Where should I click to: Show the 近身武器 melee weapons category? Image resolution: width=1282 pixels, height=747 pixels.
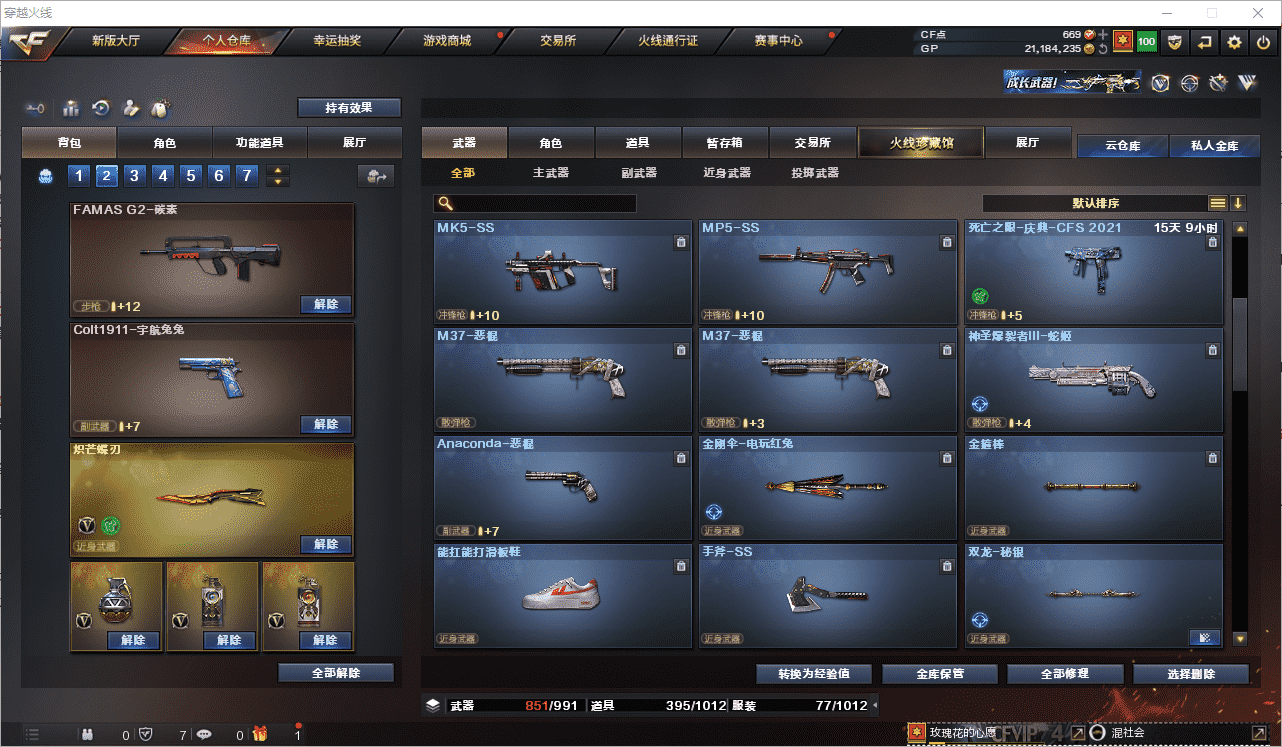coord(726,173)
